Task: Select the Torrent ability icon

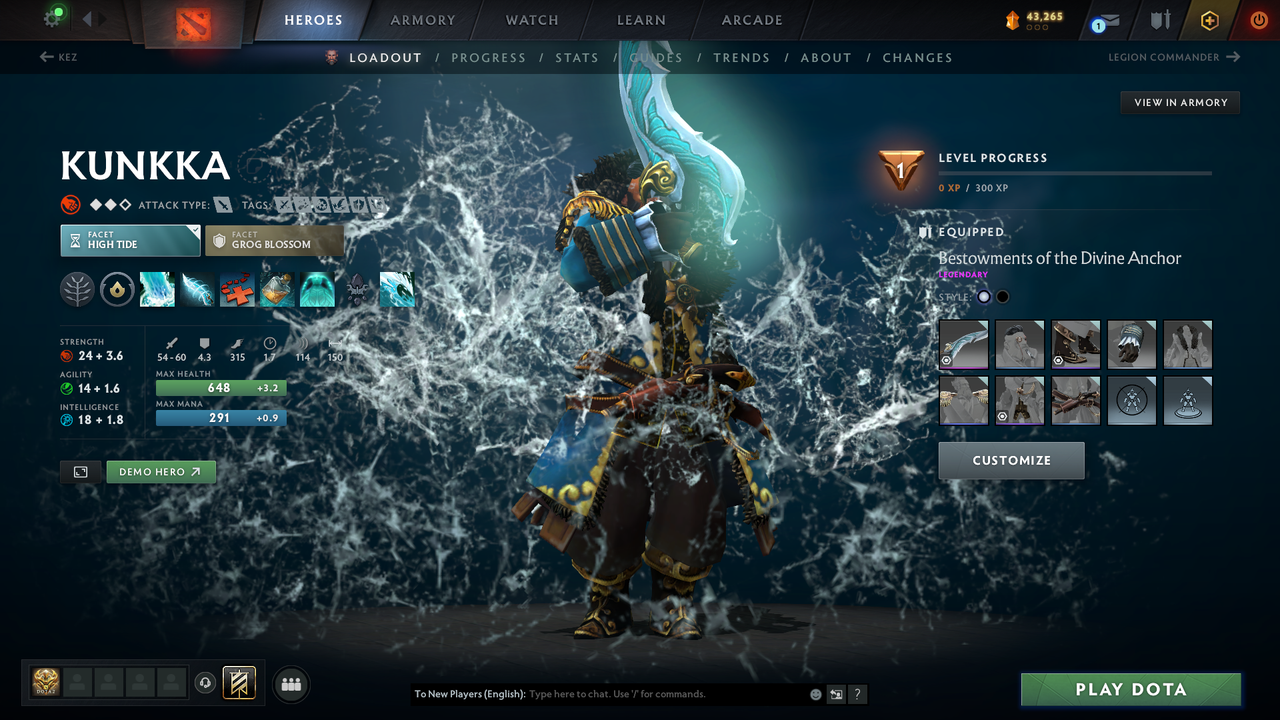Action: (x=157, y=290)
